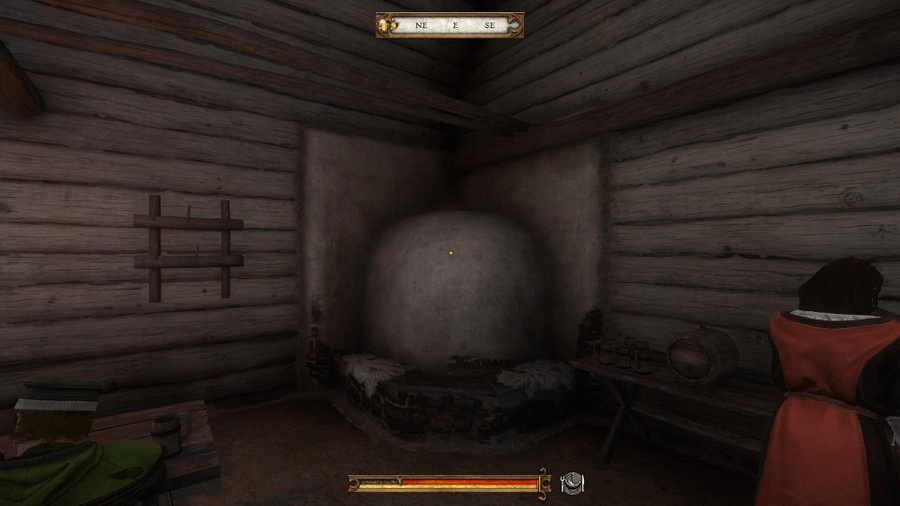The image size is (900, 506).
Task: Click the compass bar showing NE, E, SE
Action: click(x=457, y=25)
